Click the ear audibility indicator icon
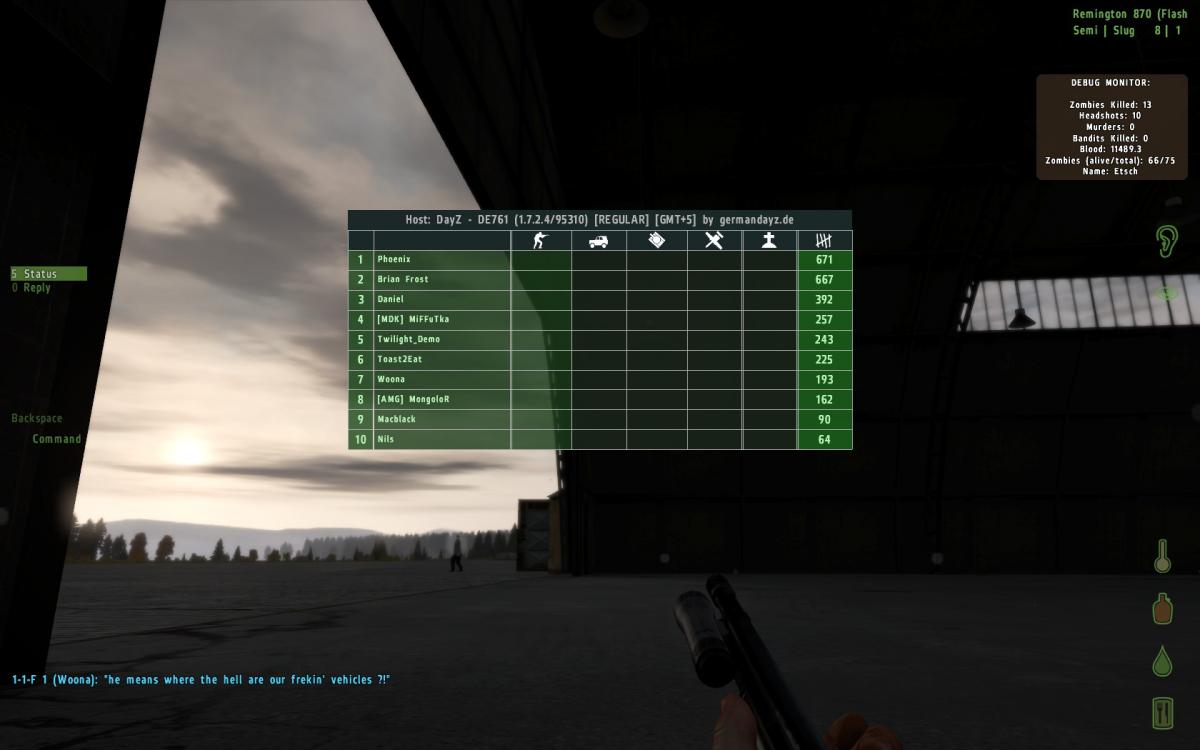1200x750 pixels. [x=1166, y=240]
